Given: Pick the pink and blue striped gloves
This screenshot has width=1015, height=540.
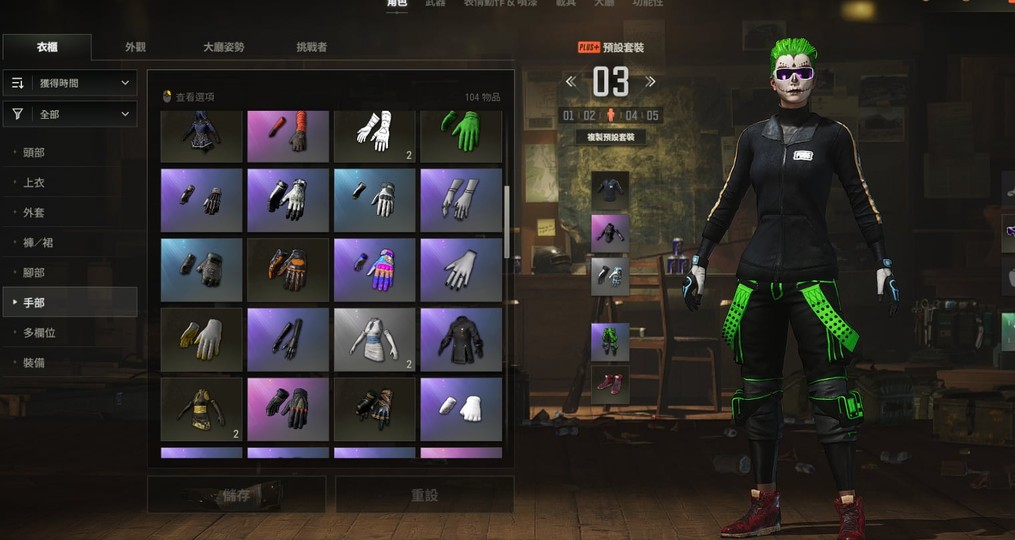Looking at the screenshot, I should (x=374, y=270).
